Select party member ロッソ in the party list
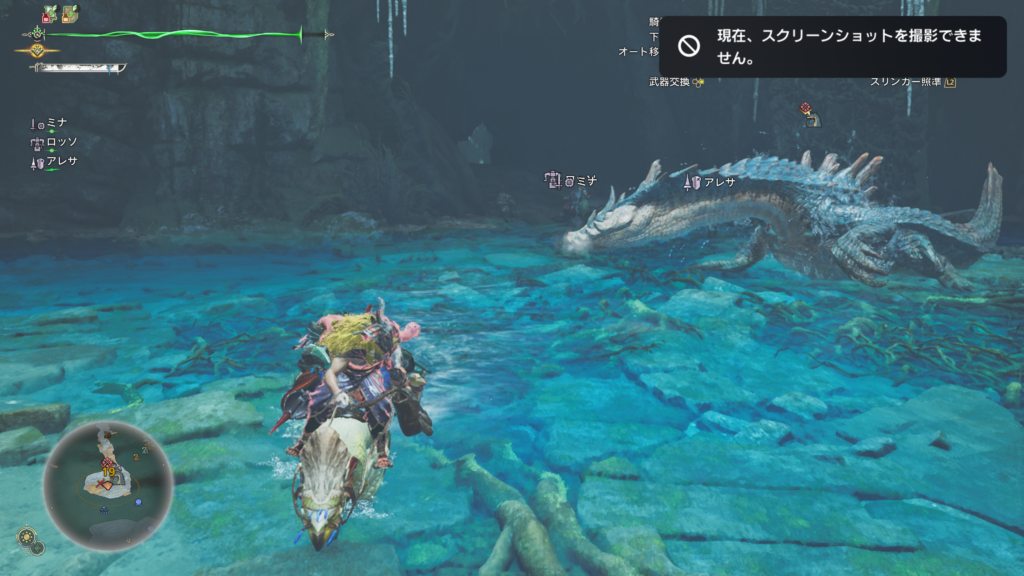Screen dimensions: 1024x576 (x=55, y=142)
